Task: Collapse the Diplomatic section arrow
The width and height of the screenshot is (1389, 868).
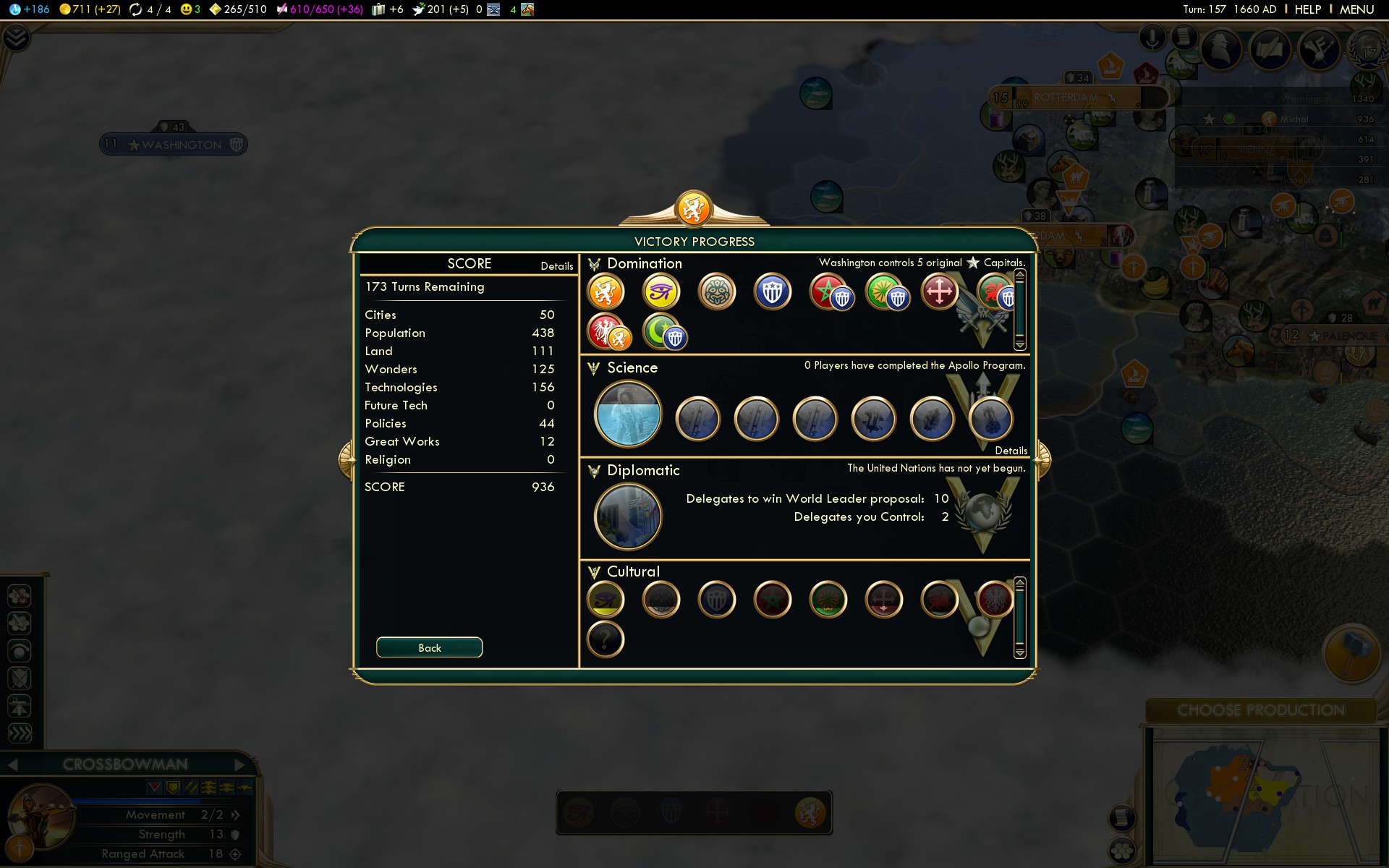Action: 594,471
